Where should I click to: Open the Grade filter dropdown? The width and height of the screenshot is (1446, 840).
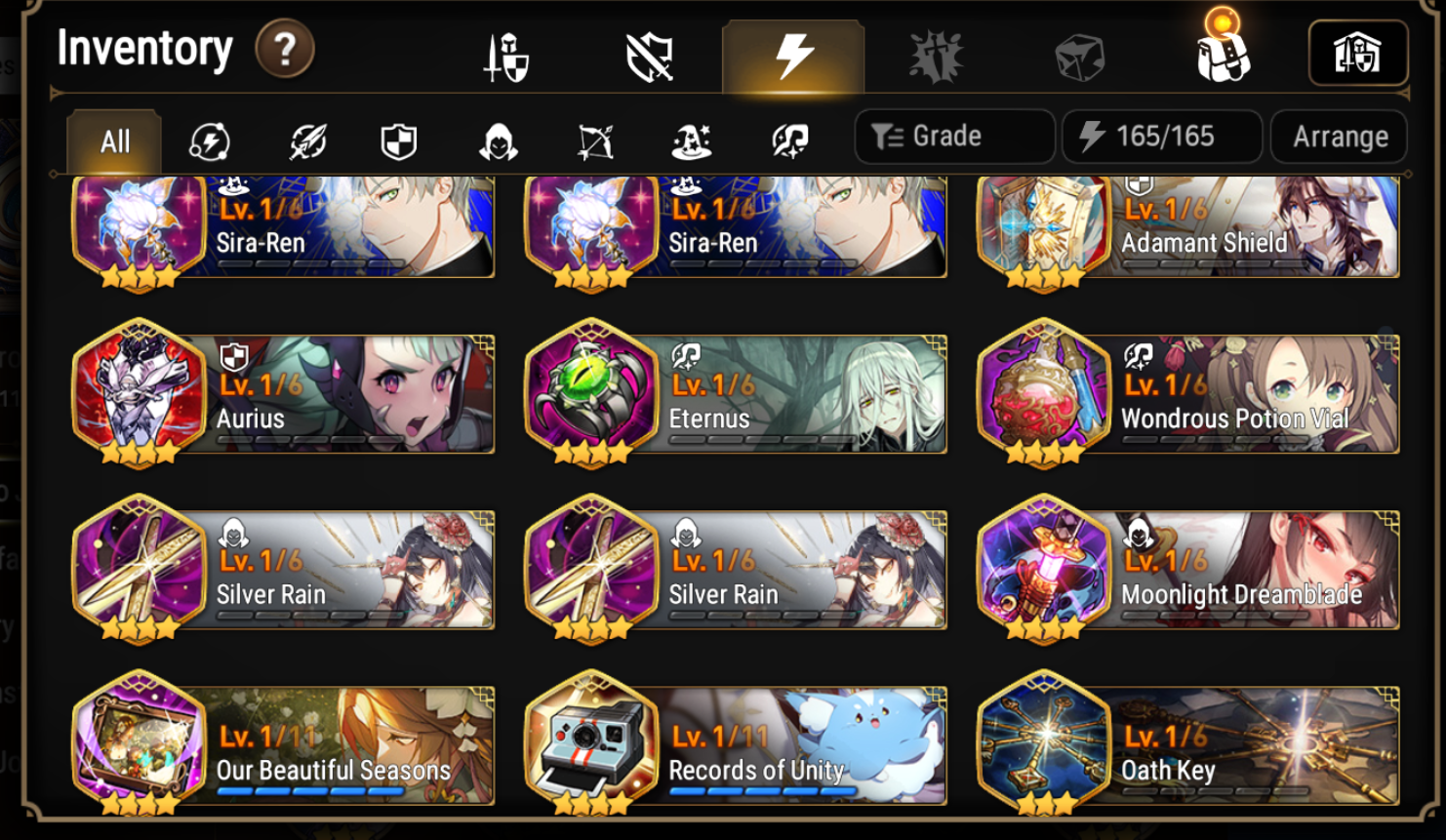click(953, 136)
